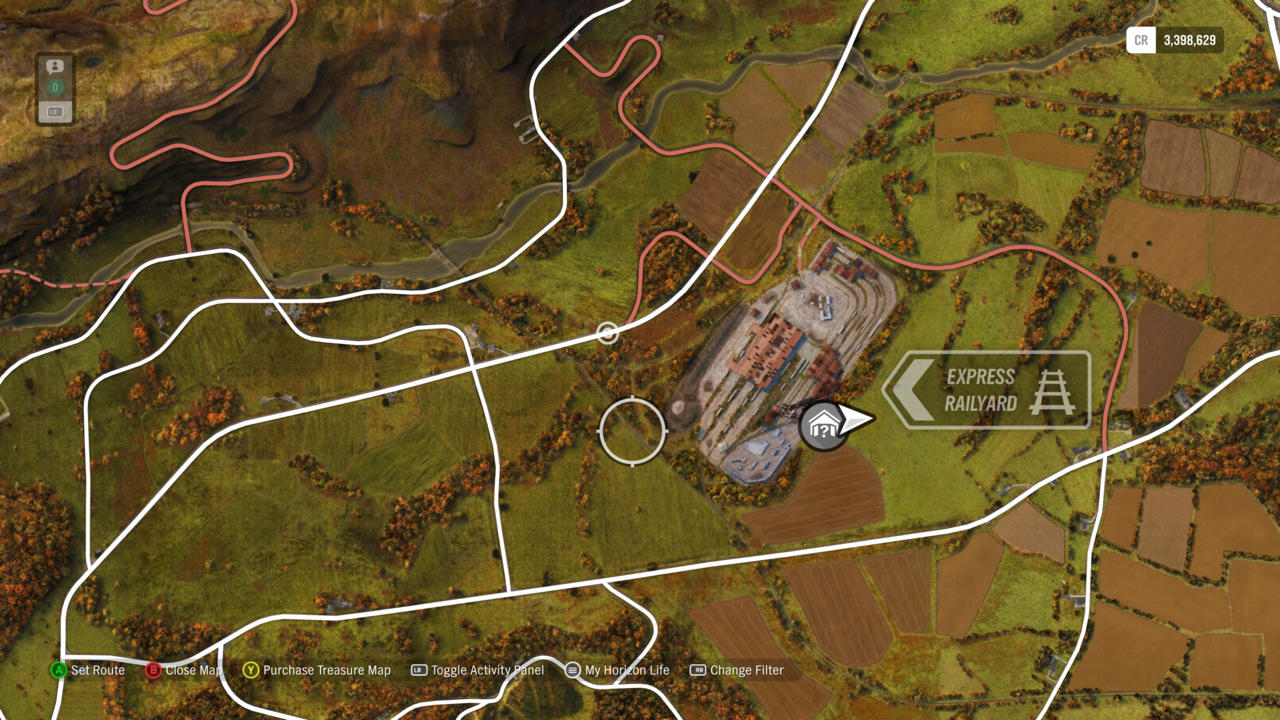The height and width of the screenshot is (720, 1280).
Task: Click the Express Railyard location label
Action: (986, 390)
